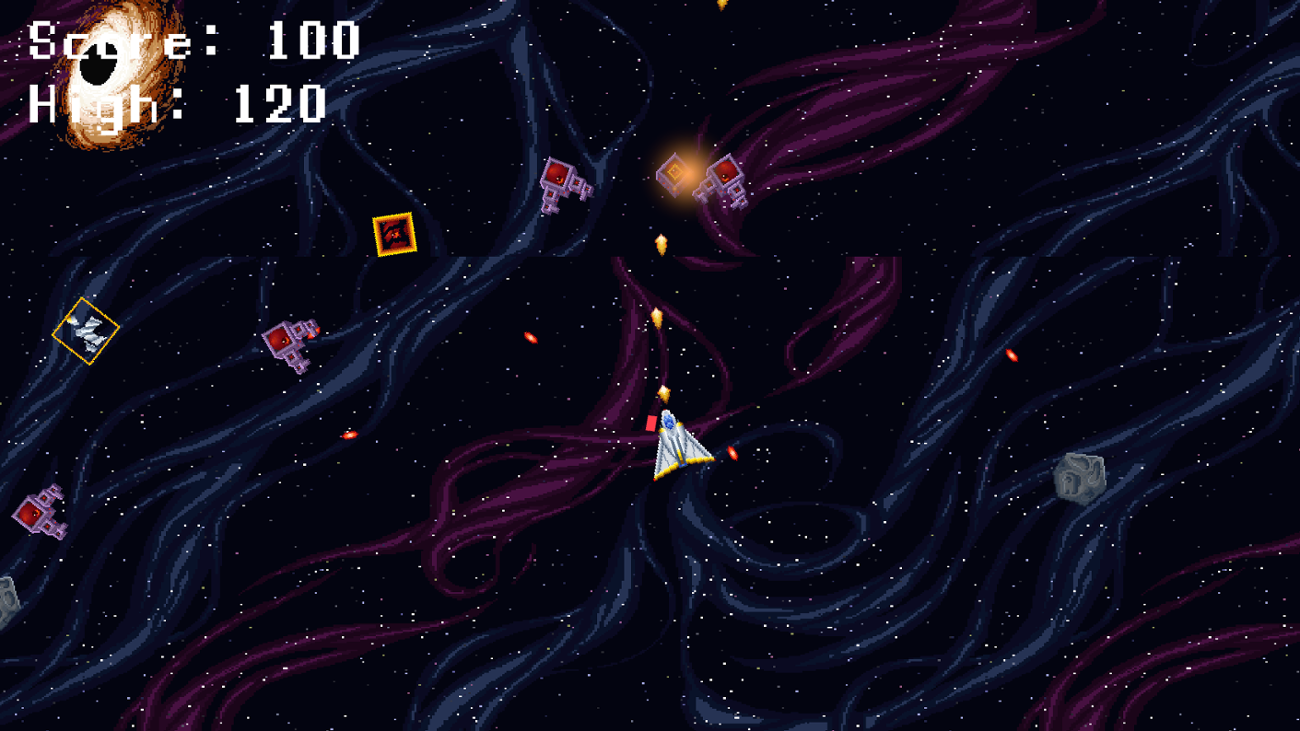Click the red bullet near the left asteroid

(x=350, y=435)
